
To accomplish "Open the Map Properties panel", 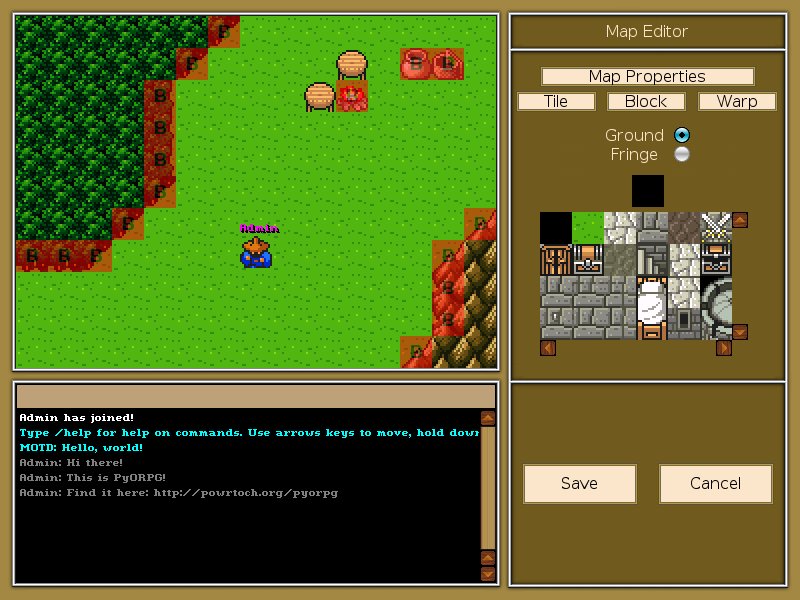I will 647,77.
